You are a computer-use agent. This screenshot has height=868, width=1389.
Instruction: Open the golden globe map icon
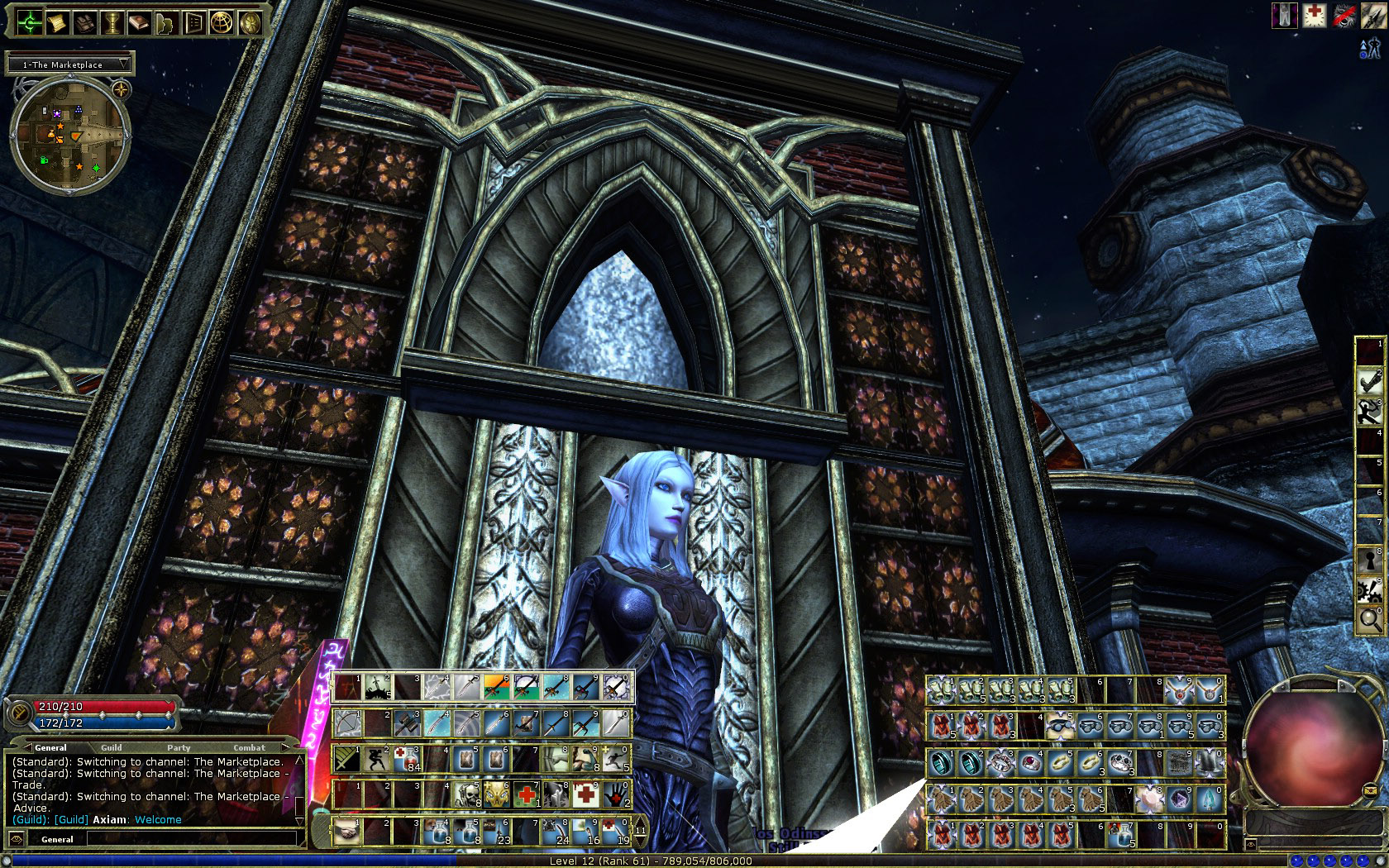click(x=221, y=22)
